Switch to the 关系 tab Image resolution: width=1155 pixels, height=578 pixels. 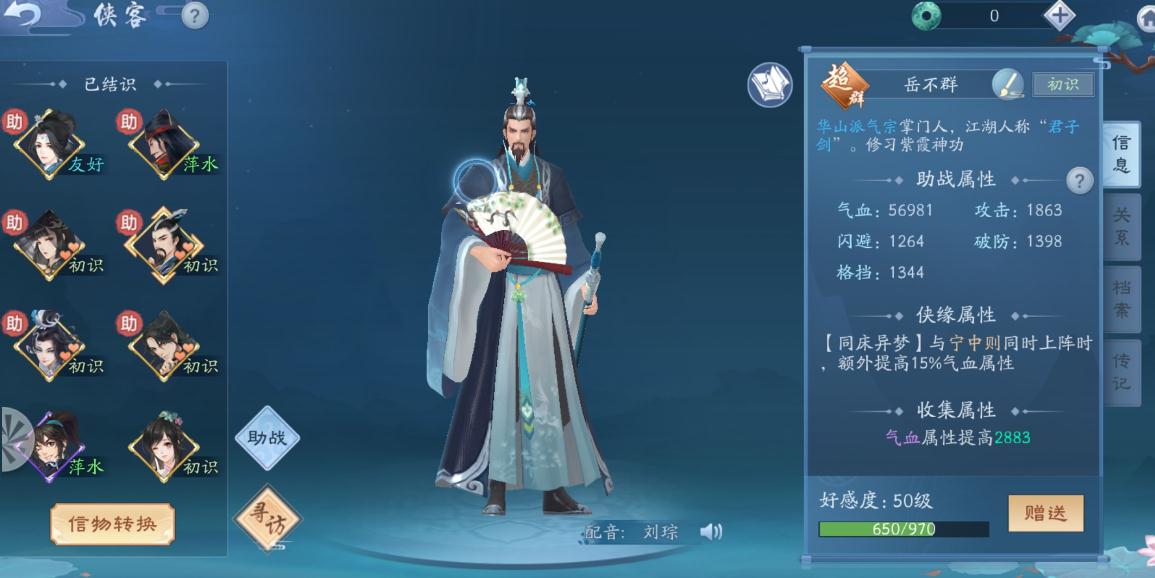click(1121, 226)
